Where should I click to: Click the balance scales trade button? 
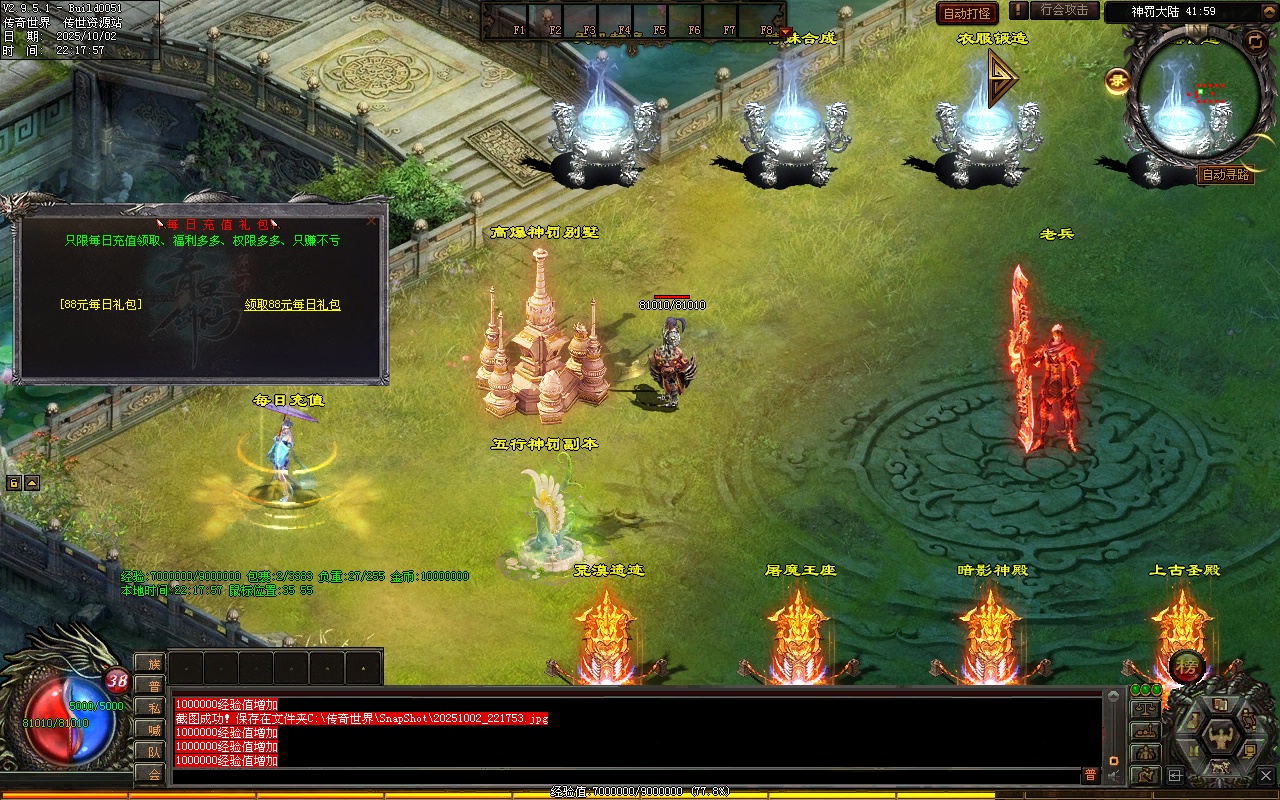click(1145, 709)
